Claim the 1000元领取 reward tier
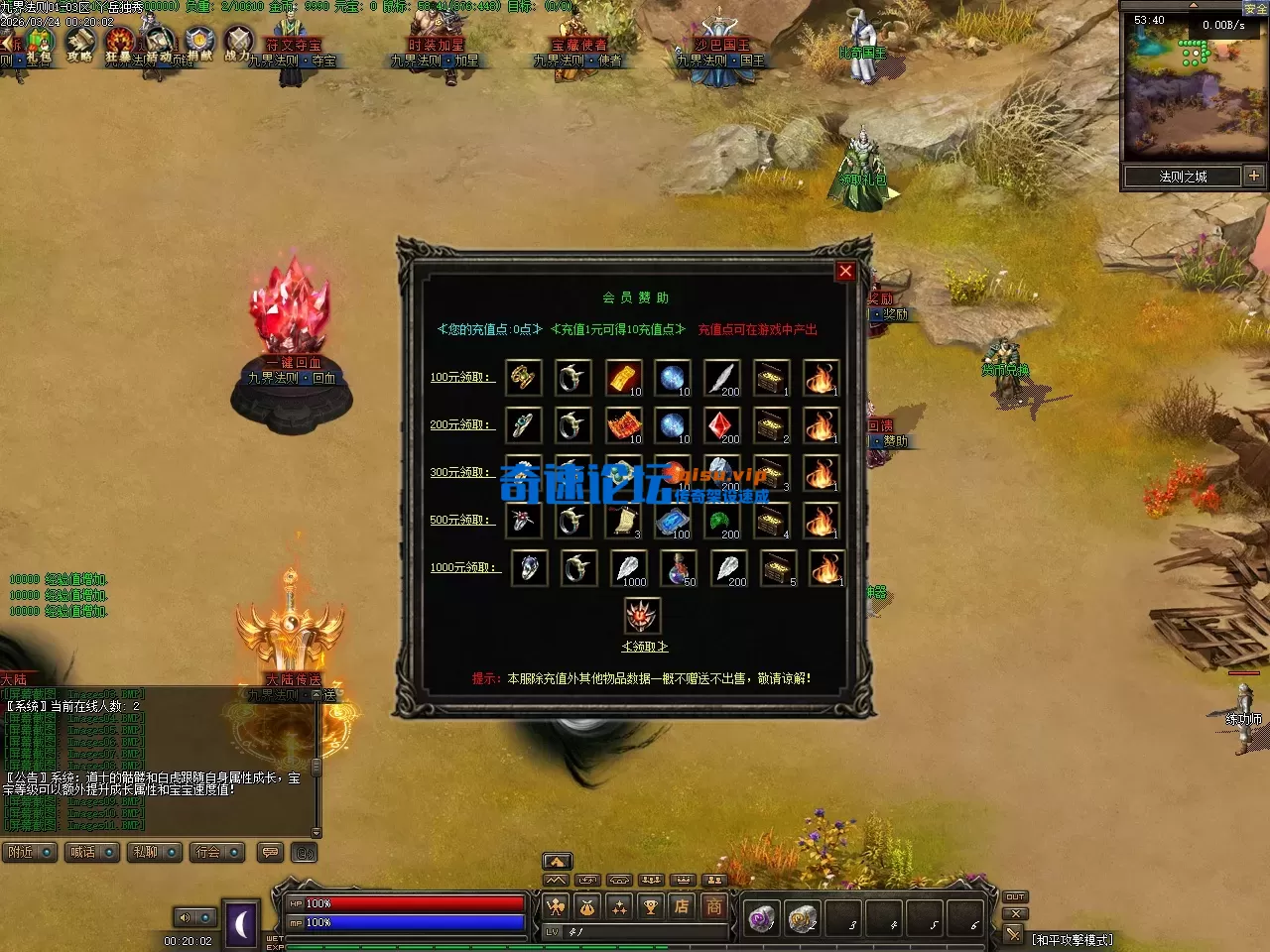1270x952 pixels. [464, 568]
